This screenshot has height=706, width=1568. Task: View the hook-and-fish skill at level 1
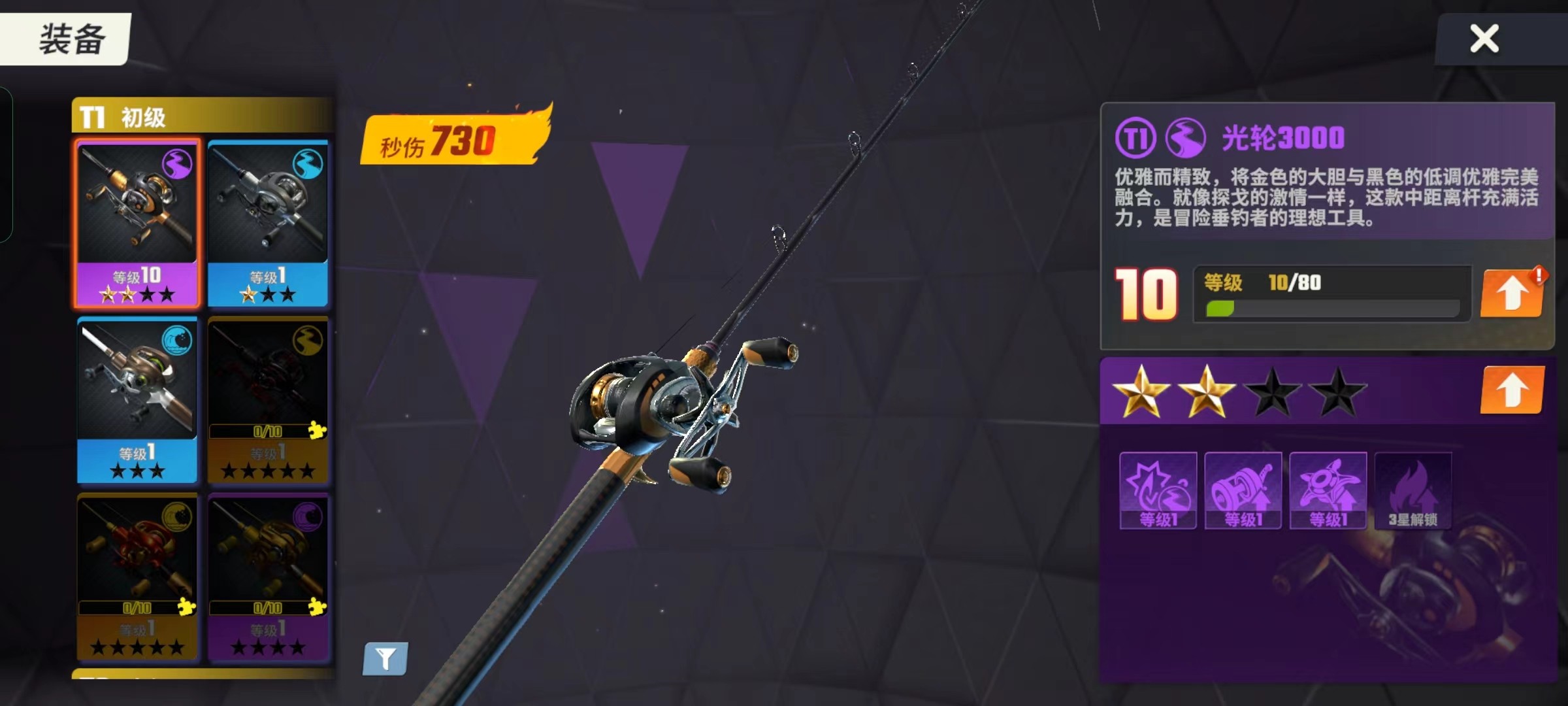(1158, 490)
